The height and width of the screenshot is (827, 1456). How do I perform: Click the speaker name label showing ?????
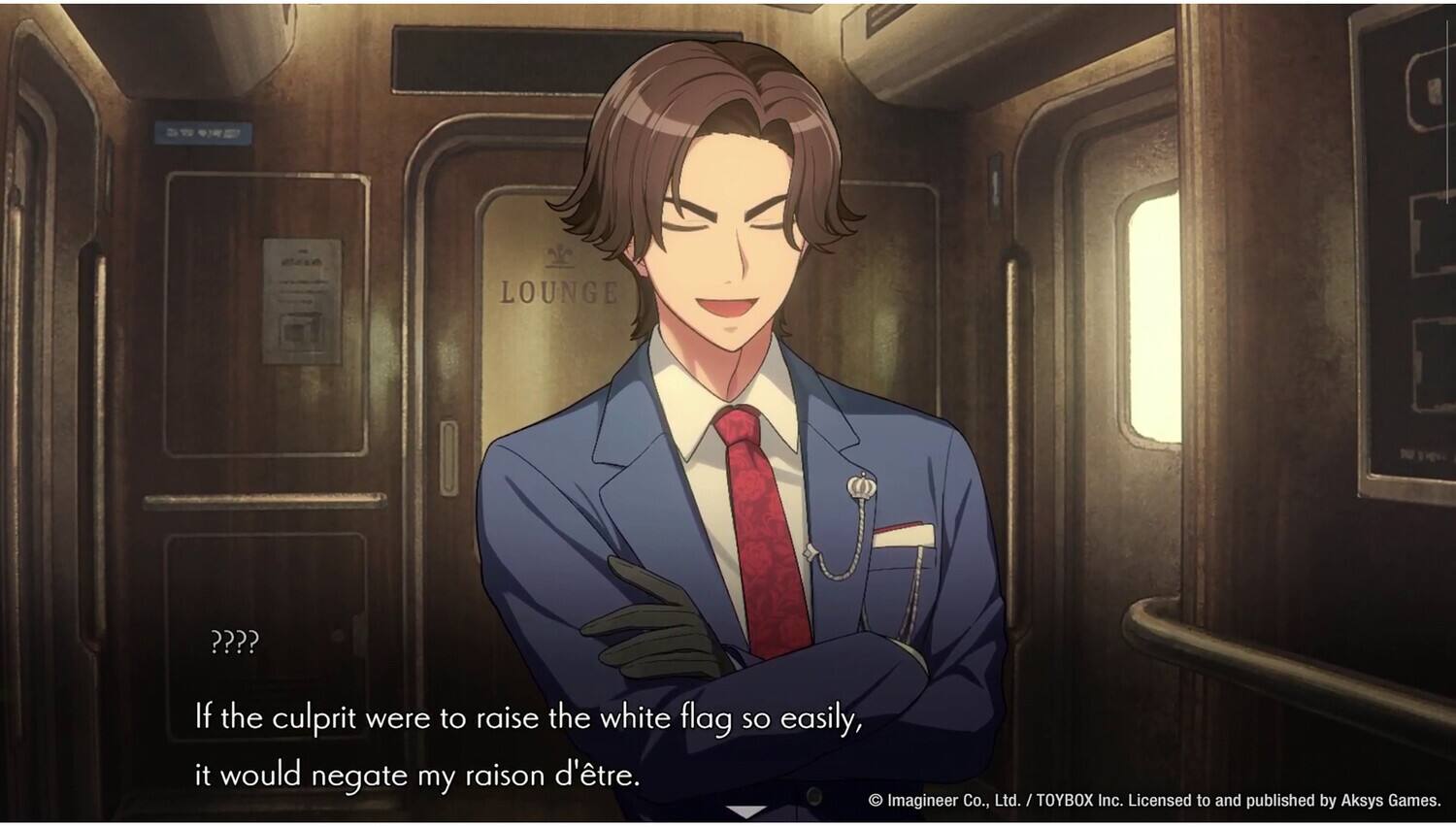(235, 642)
